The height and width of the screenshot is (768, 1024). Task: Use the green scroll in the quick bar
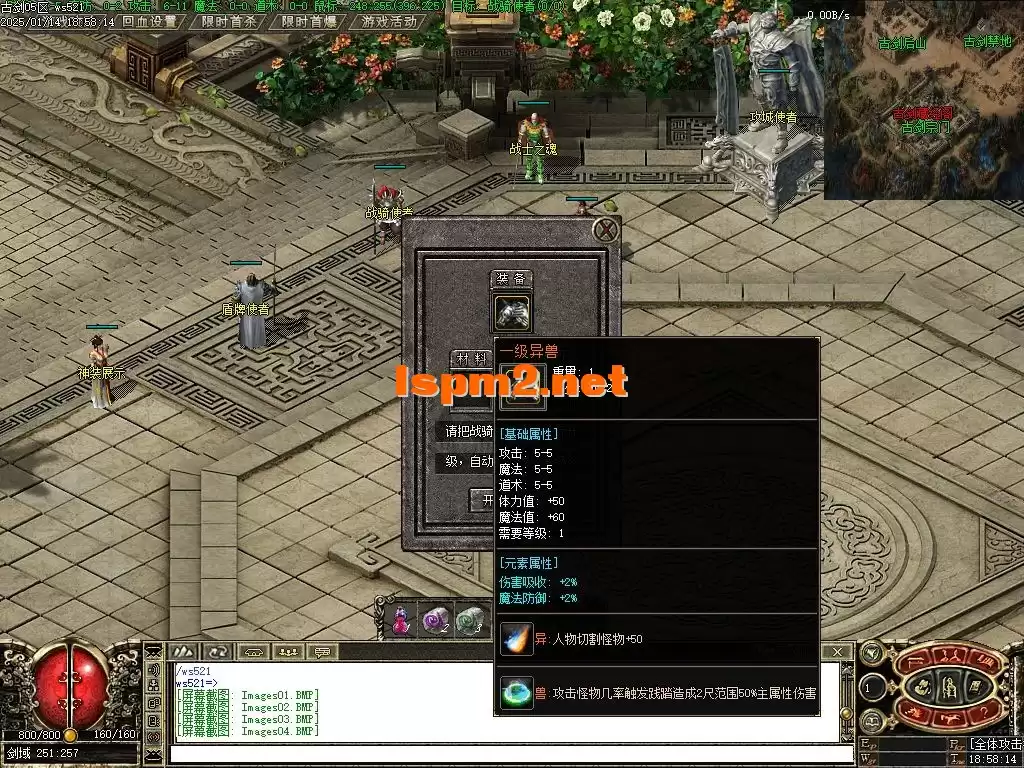tap(470, 620)
